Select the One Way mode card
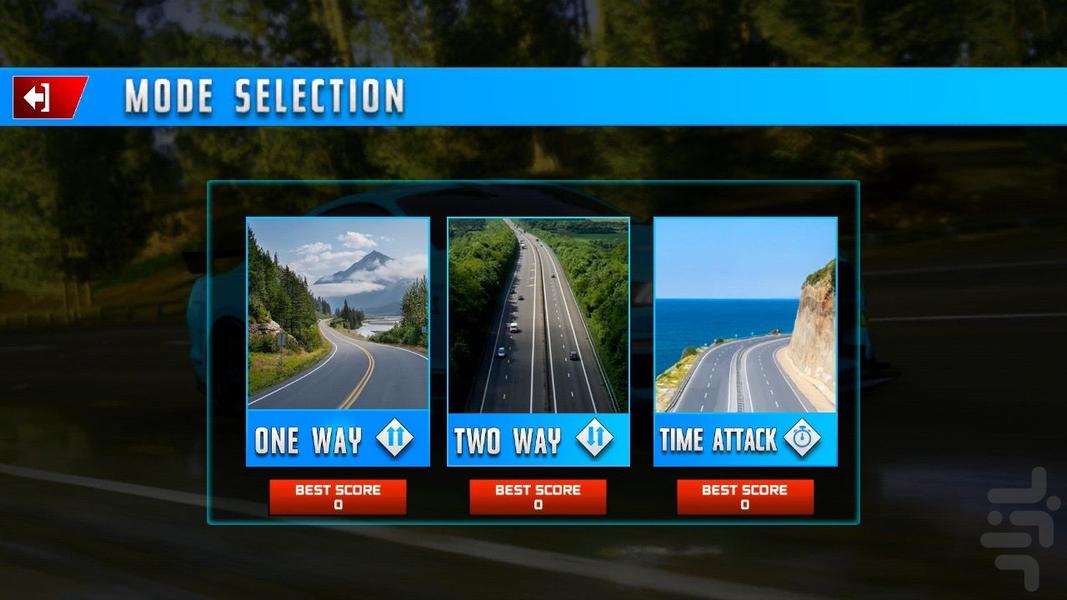The image size is (1067, 600). (338, 341)
